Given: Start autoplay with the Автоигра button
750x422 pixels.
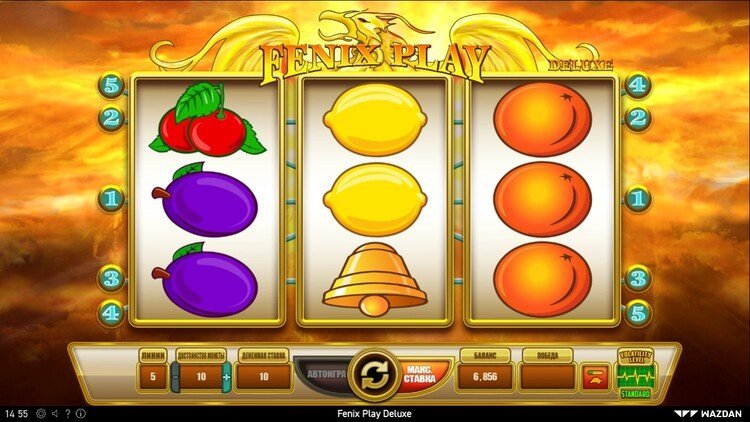Looking at the screenshot, I should tap(322, 376).
